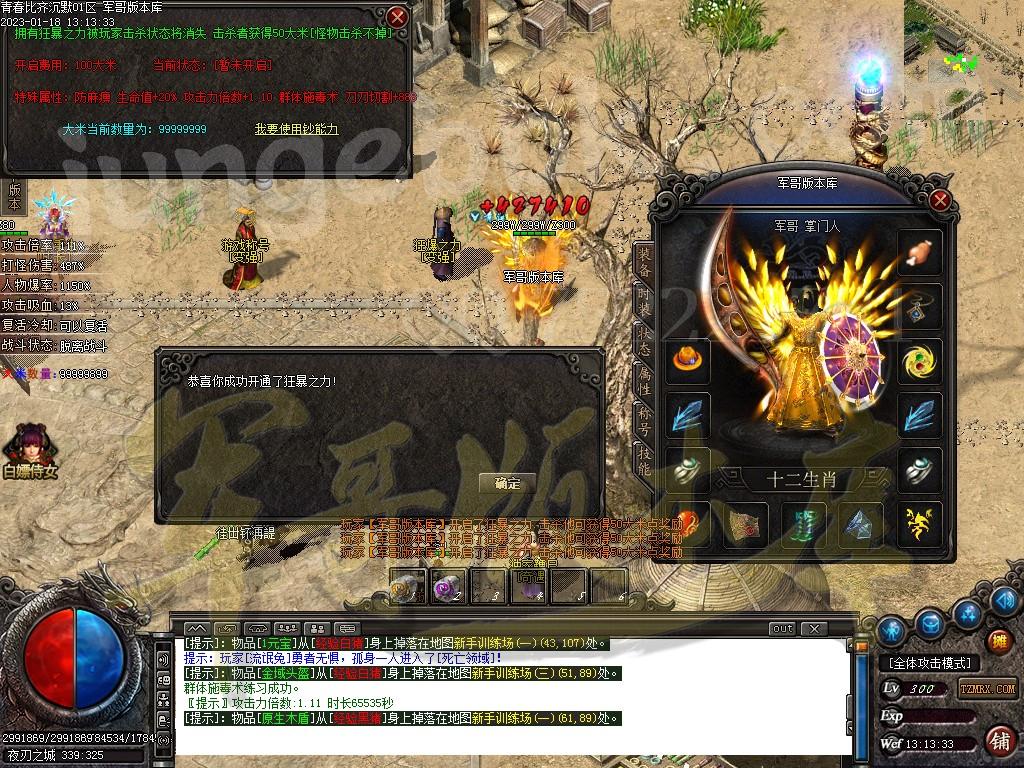Close the 军哥版本库 character equipment window
The width and height of the screenshot is (1024, 768).
click(x=939, y=200)
